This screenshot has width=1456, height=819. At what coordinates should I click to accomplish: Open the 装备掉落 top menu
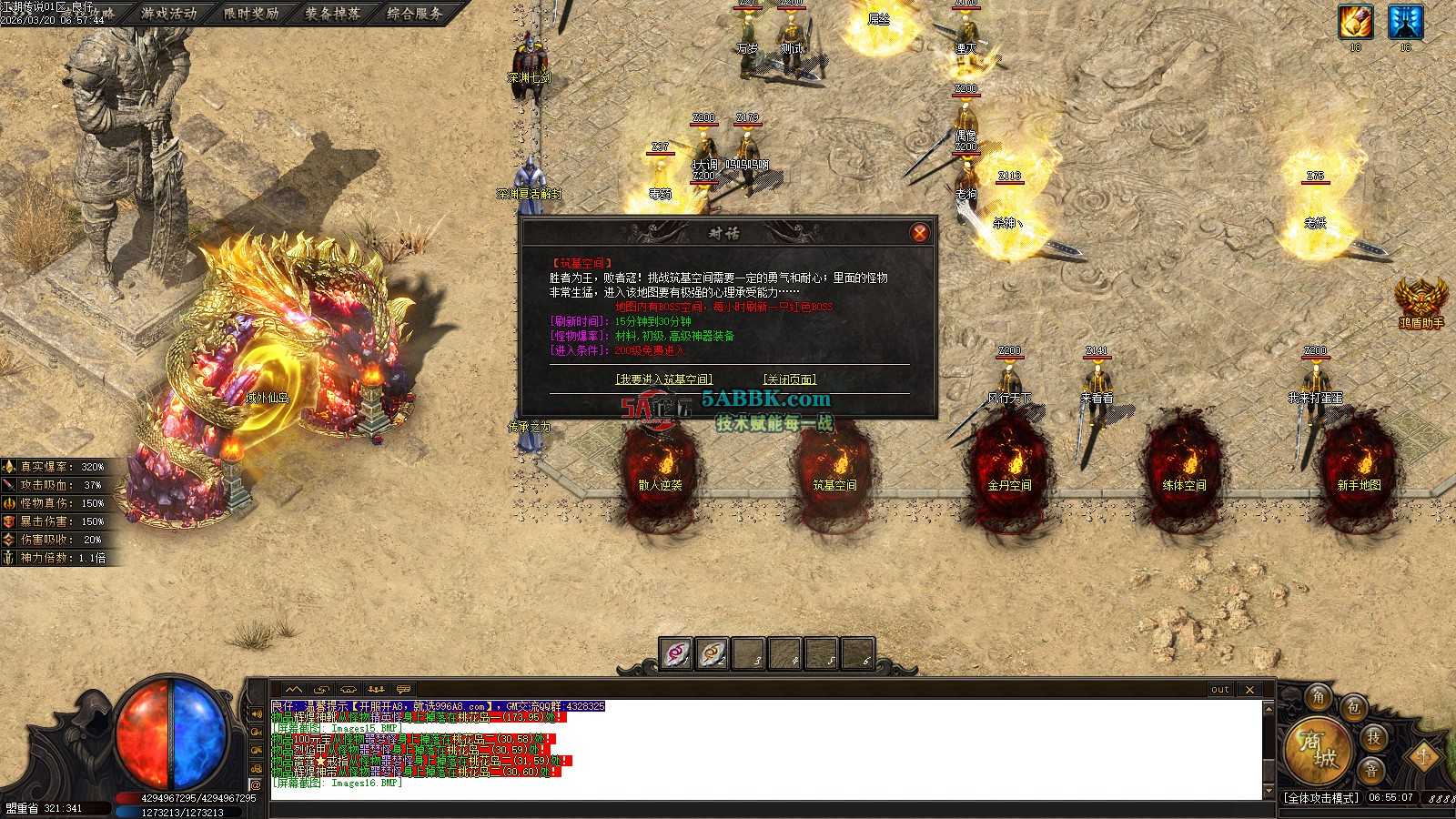332,14
